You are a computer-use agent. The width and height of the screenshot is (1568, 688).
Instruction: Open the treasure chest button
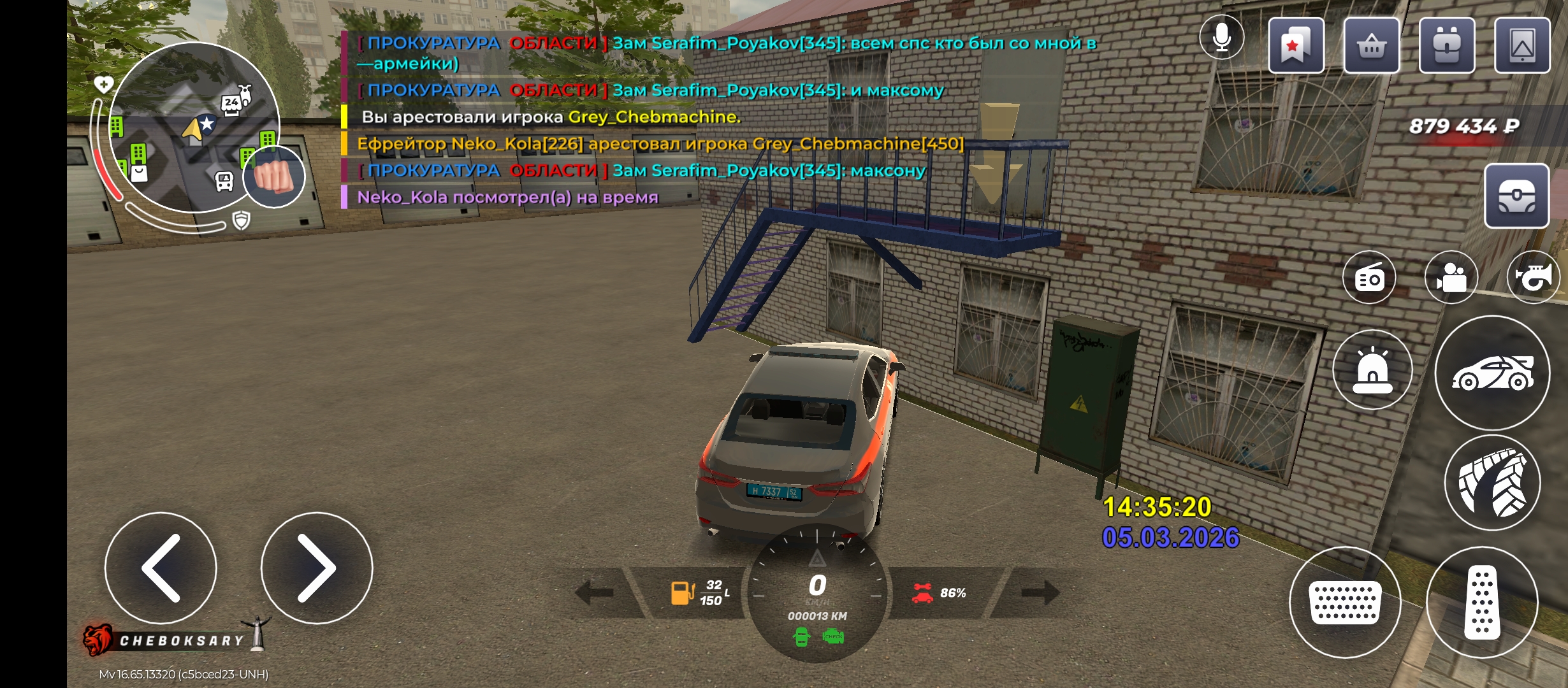point(1516,196)
